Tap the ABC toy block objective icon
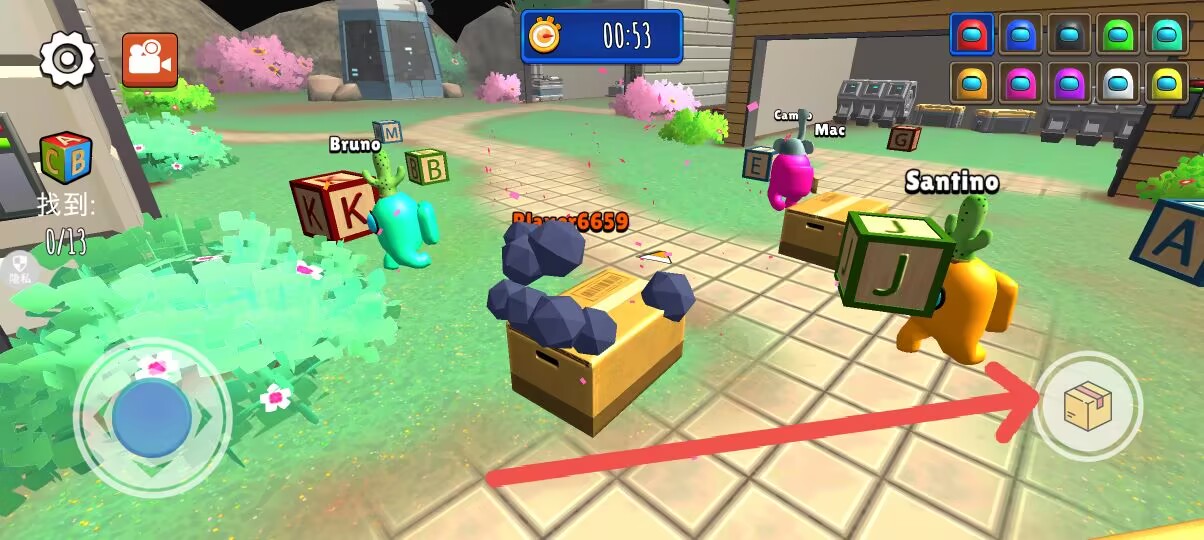The height and width of the screenshot is (540, 1204). click(x=66, y=158)
